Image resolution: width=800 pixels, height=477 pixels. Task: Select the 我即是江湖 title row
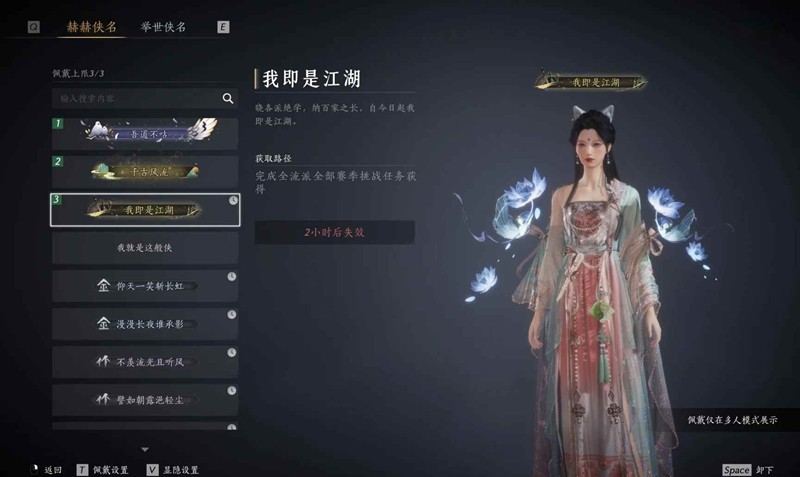[x=145, y=209]
